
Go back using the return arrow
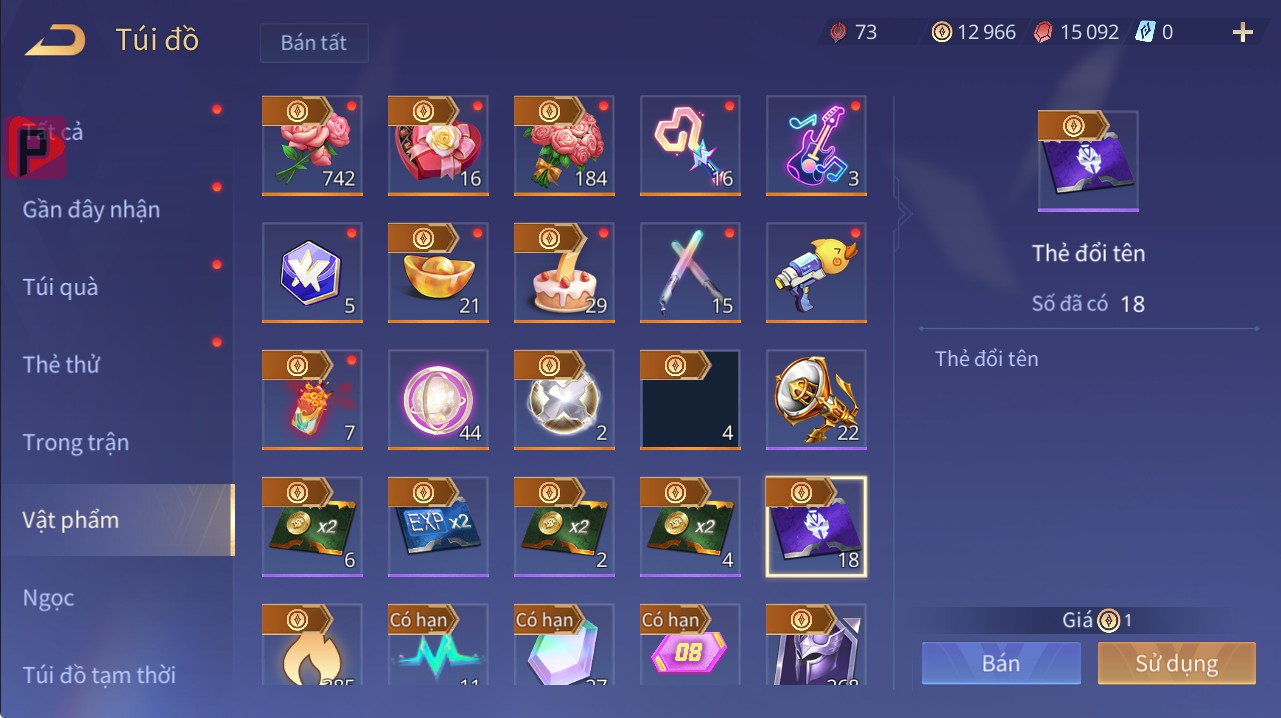pos(55,40)
